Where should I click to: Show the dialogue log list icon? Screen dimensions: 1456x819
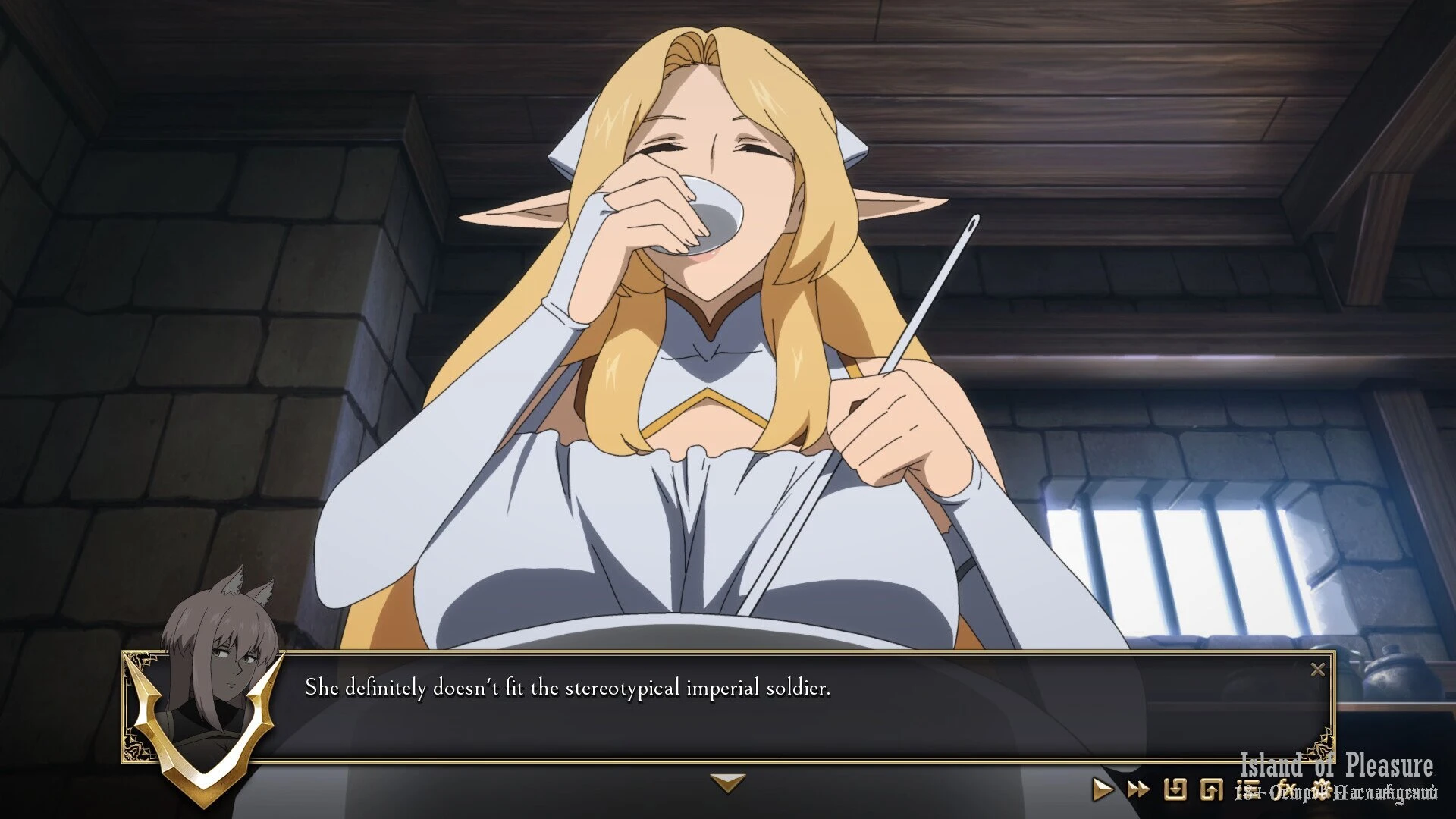(x=1247, y=789)
